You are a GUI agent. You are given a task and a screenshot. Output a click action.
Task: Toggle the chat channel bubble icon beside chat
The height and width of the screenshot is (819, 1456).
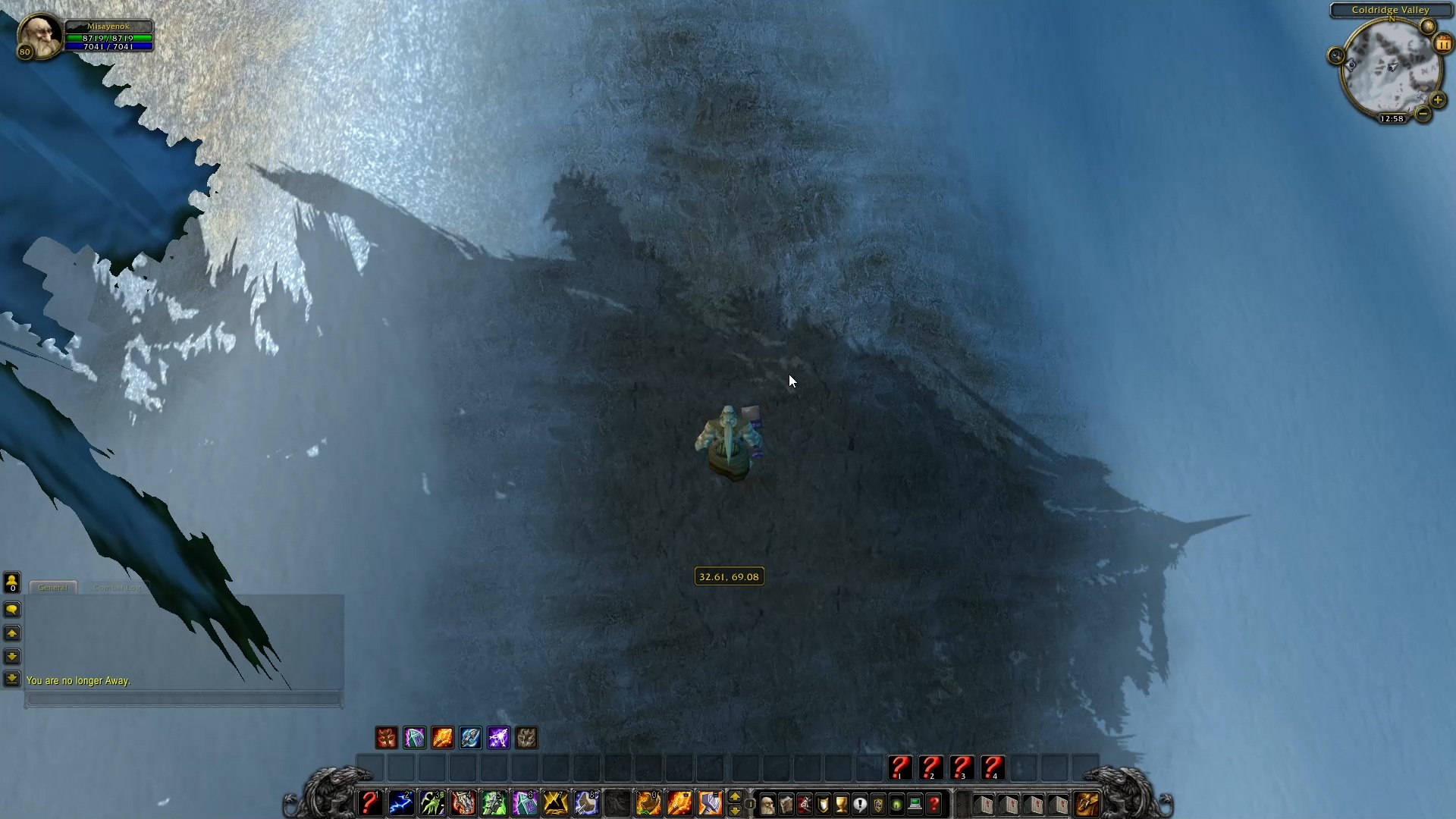point(12,610)
